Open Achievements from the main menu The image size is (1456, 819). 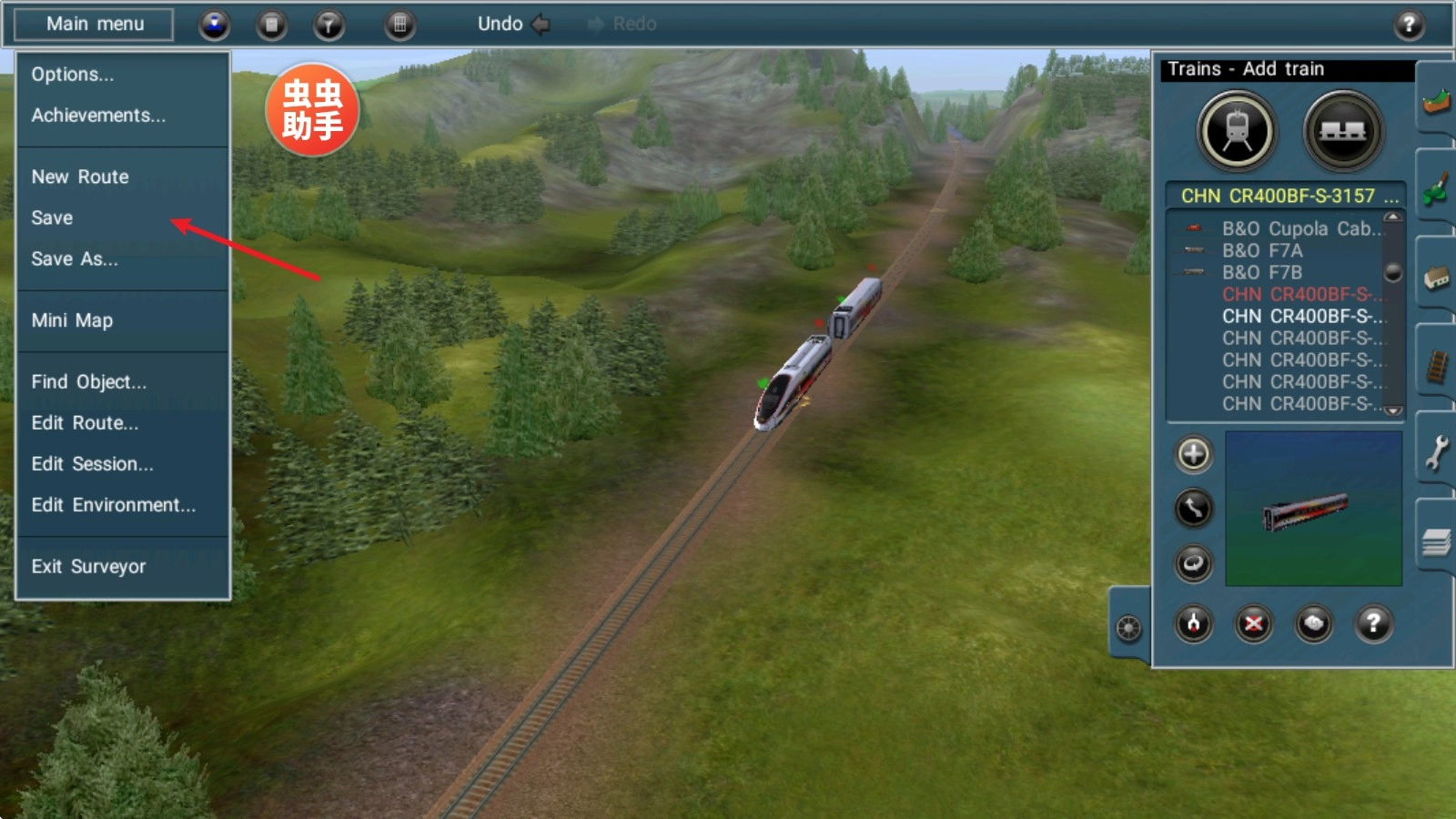coord(98,116)
